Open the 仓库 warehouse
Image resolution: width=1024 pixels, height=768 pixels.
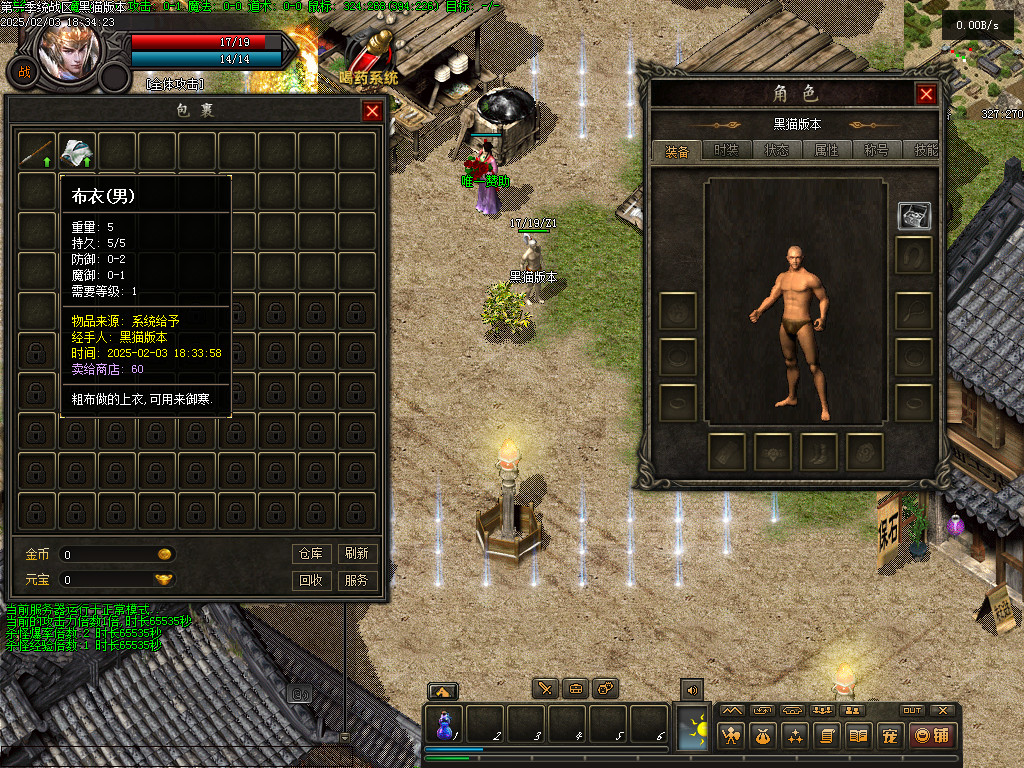[x=311, y=553]
